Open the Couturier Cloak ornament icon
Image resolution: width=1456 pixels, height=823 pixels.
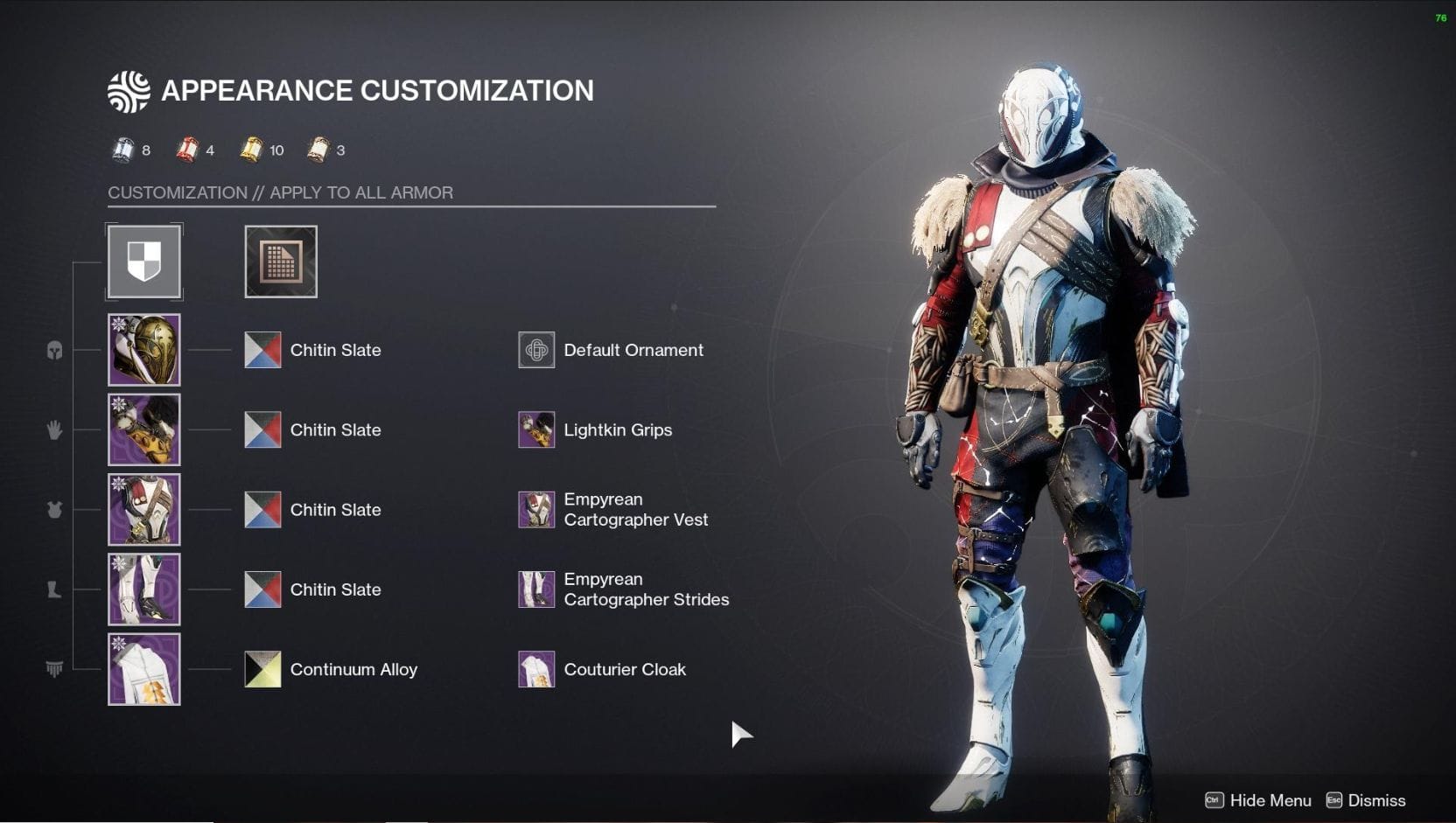(536, 668)
